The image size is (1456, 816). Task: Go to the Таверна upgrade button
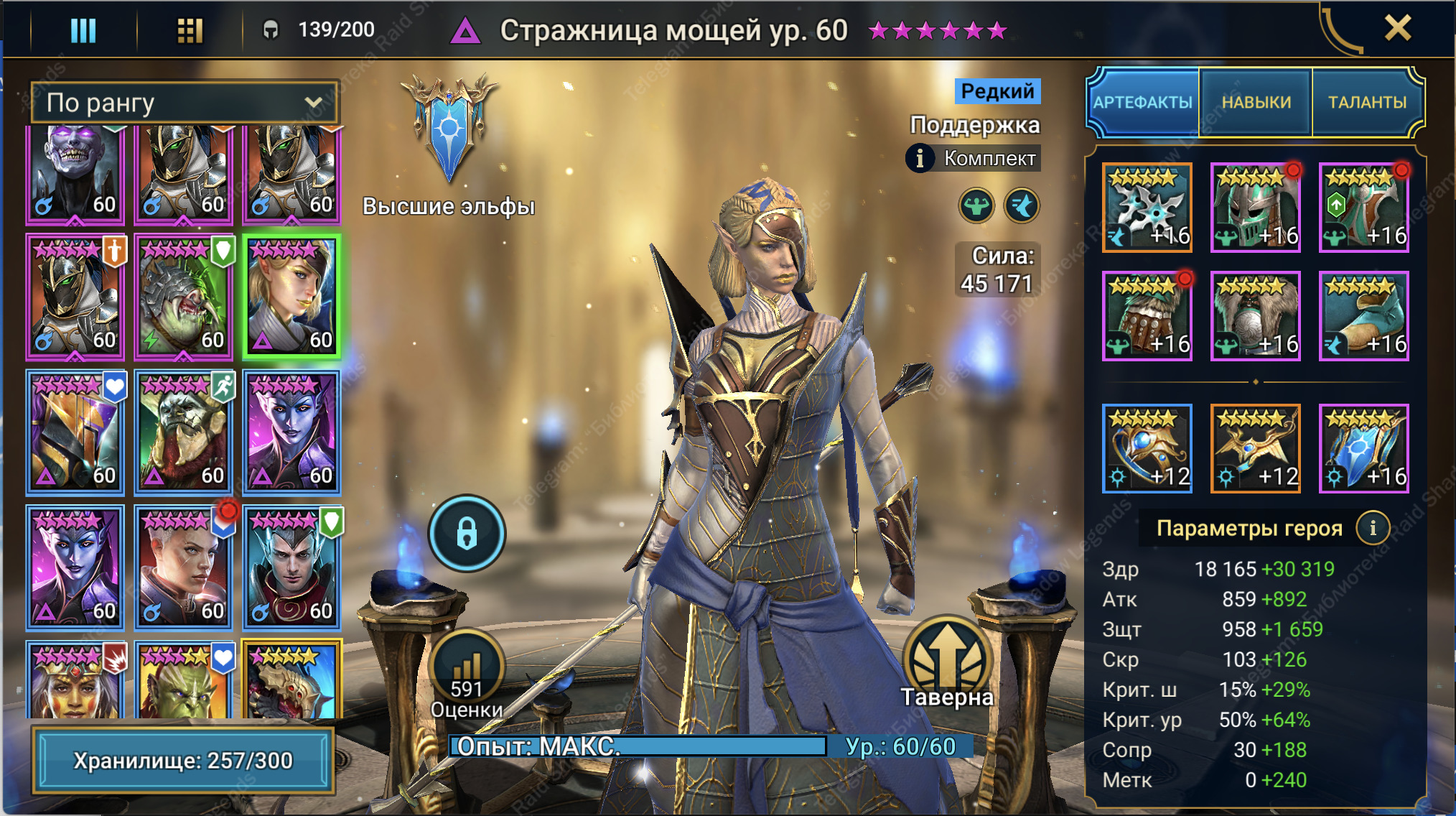(948, 661)
